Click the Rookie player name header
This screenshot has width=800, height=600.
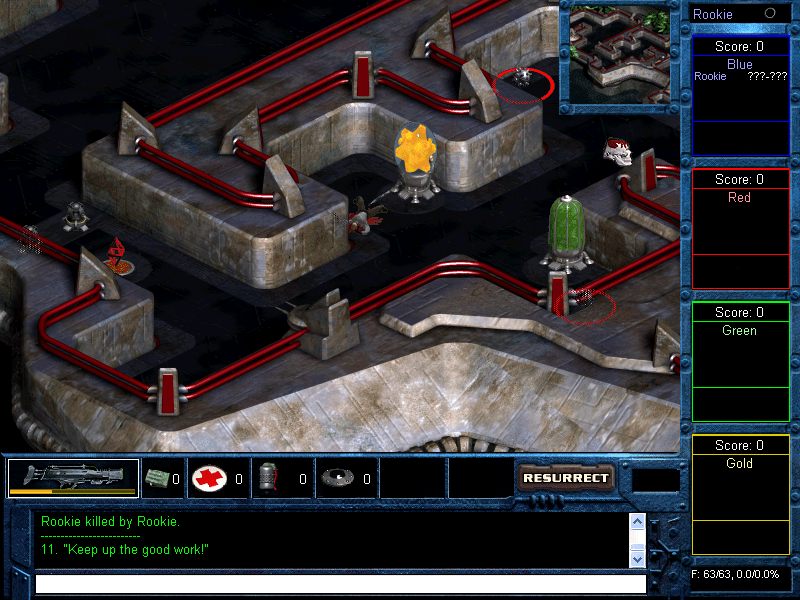point(713,14)
